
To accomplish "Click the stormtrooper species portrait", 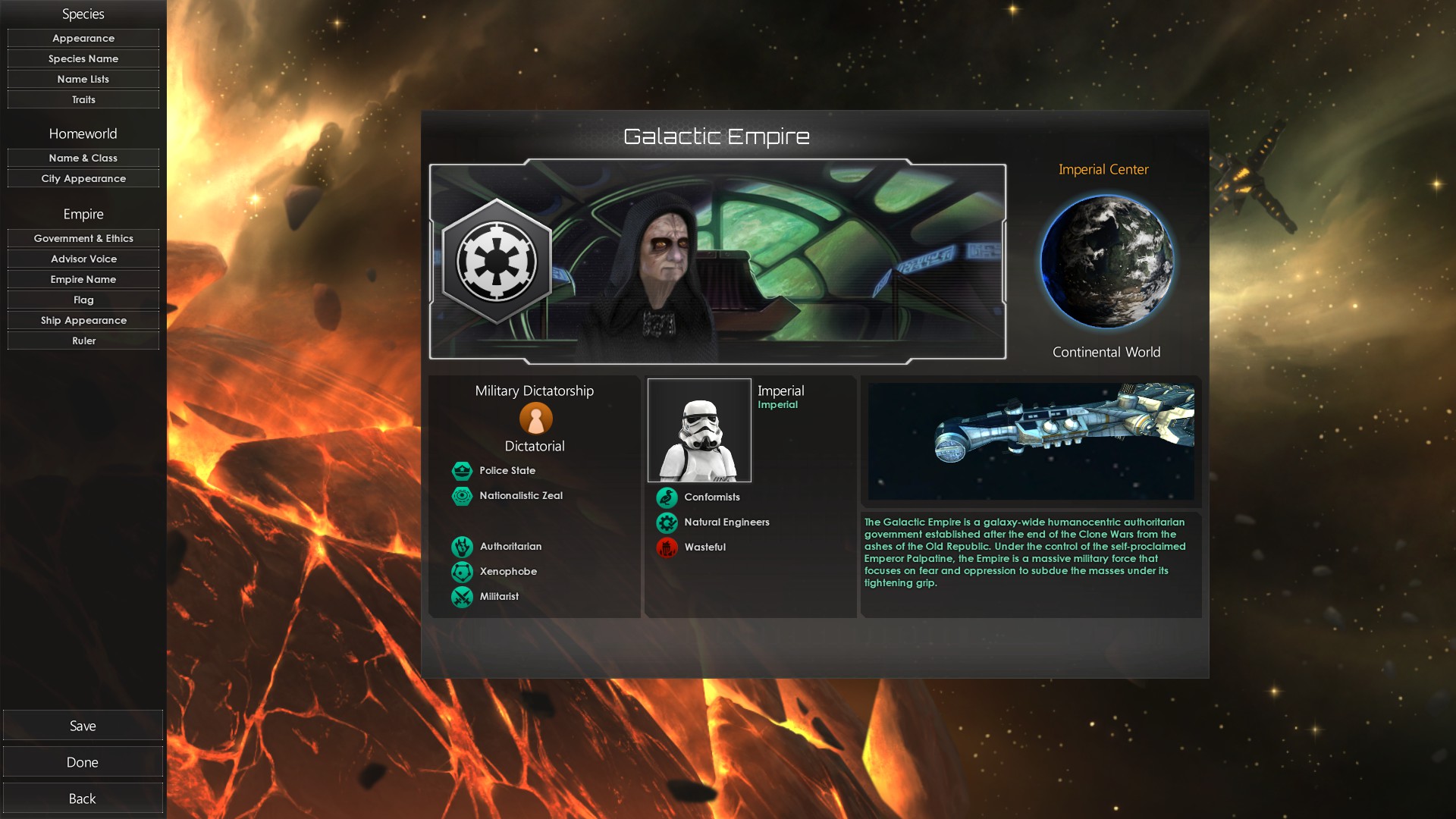I will 699,431.
